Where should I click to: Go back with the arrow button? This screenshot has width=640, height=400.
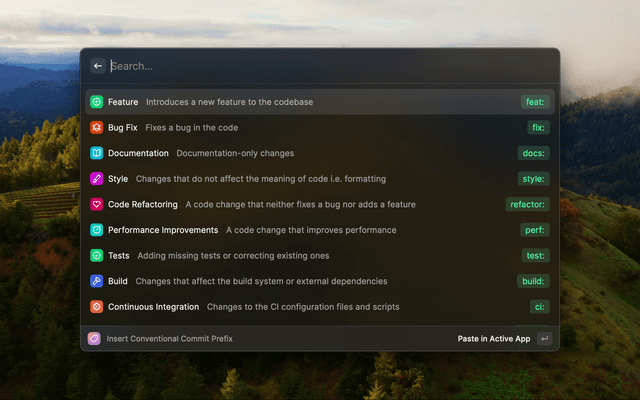coord(98,66)
